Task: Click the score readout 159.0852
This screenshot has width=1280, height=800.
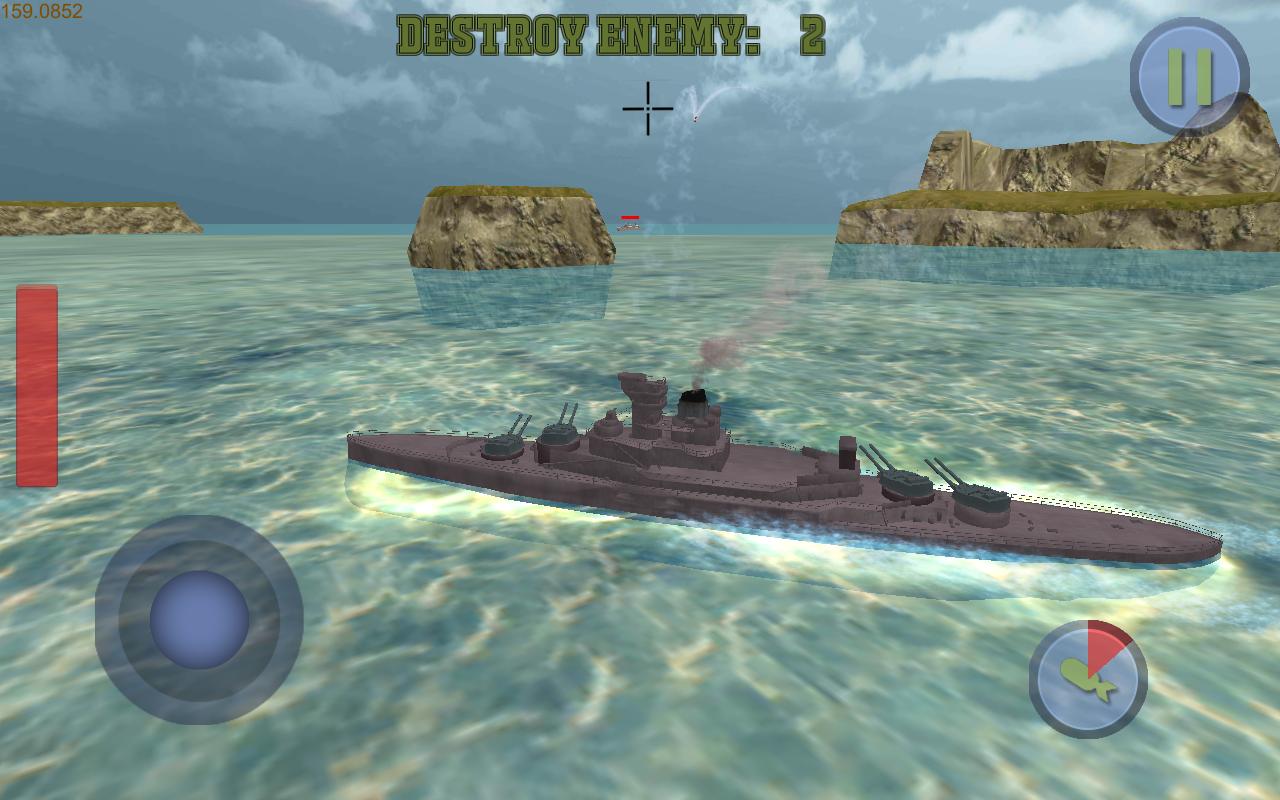Action: coord(44,14)
